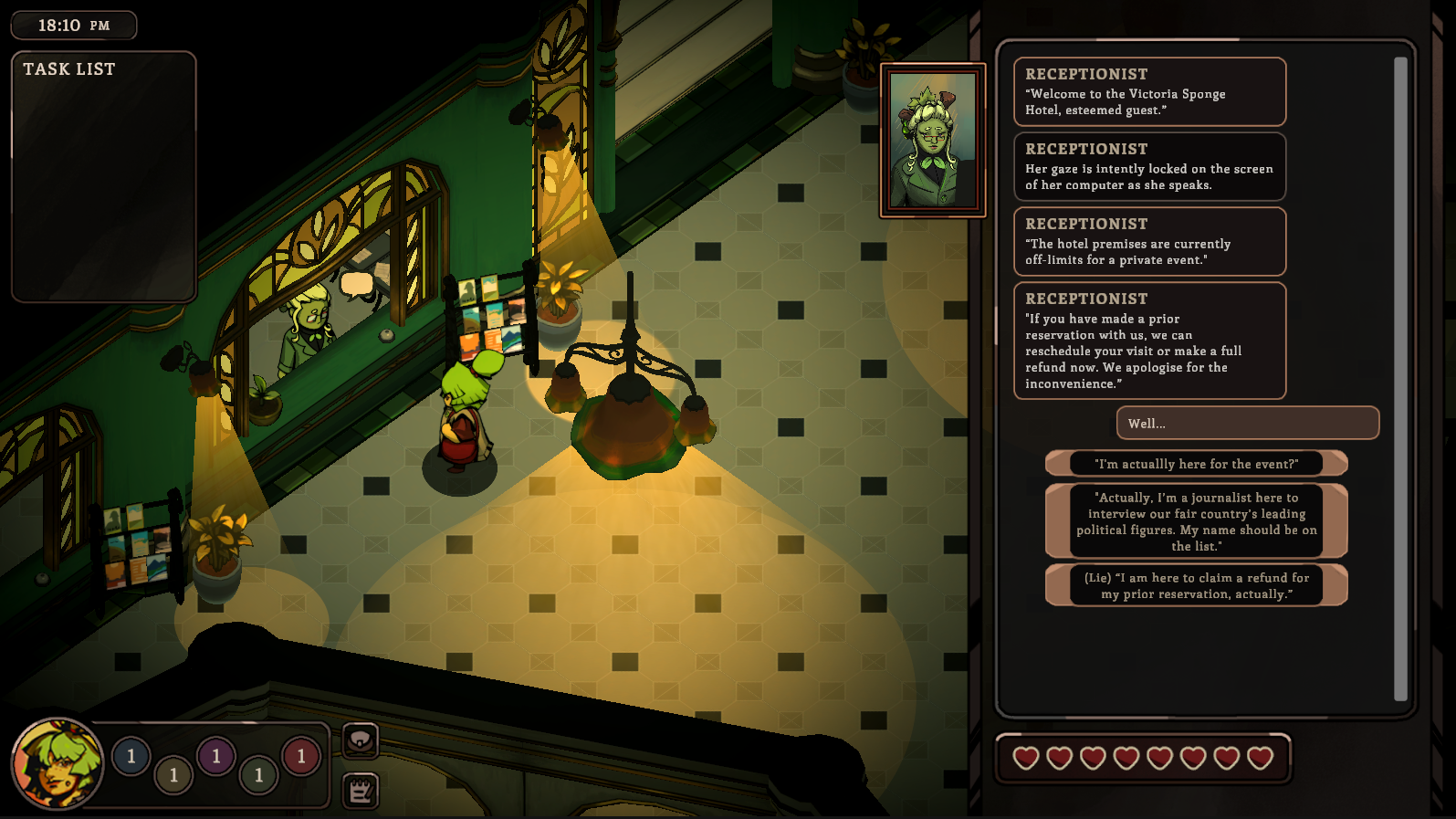Select the purple stat circle
The image size is (1456, 819).
(216, 756)
